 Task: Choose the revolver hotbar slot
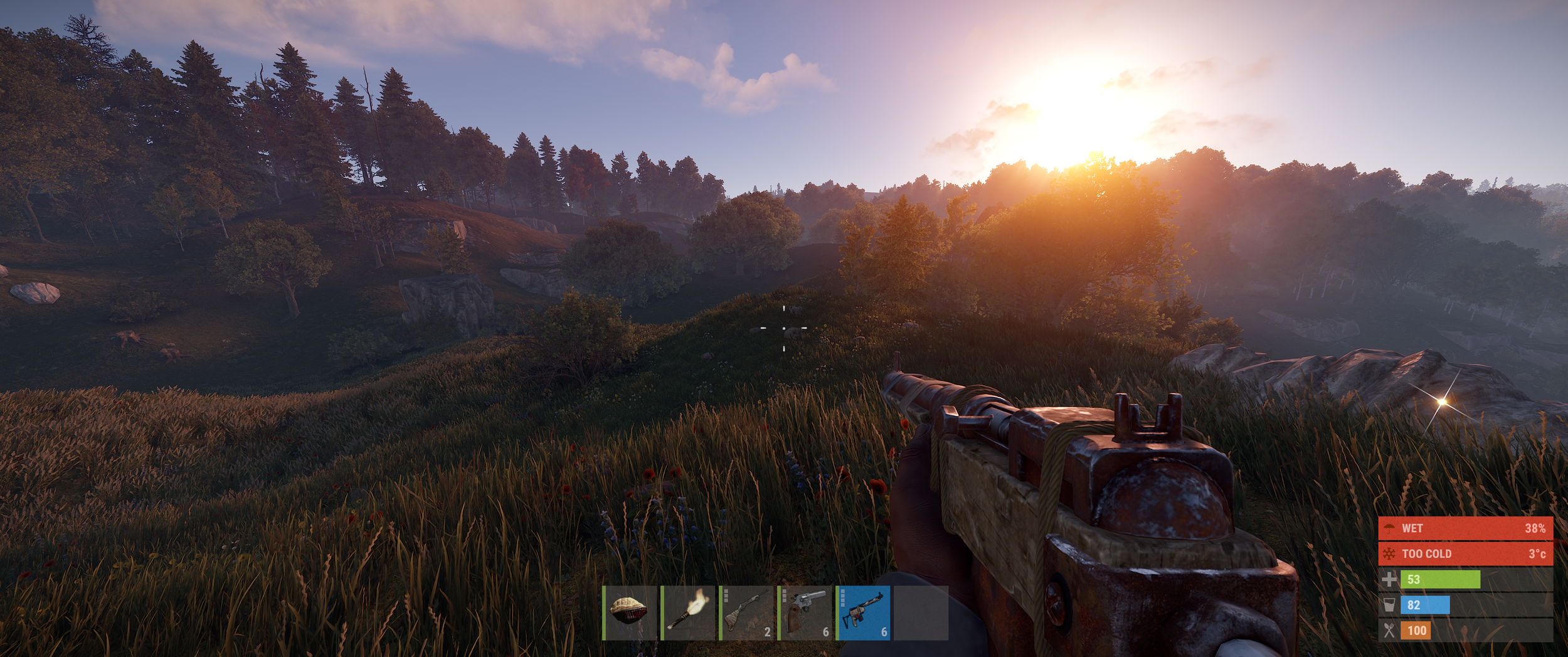pyautogui.click(x=805, y=612)
